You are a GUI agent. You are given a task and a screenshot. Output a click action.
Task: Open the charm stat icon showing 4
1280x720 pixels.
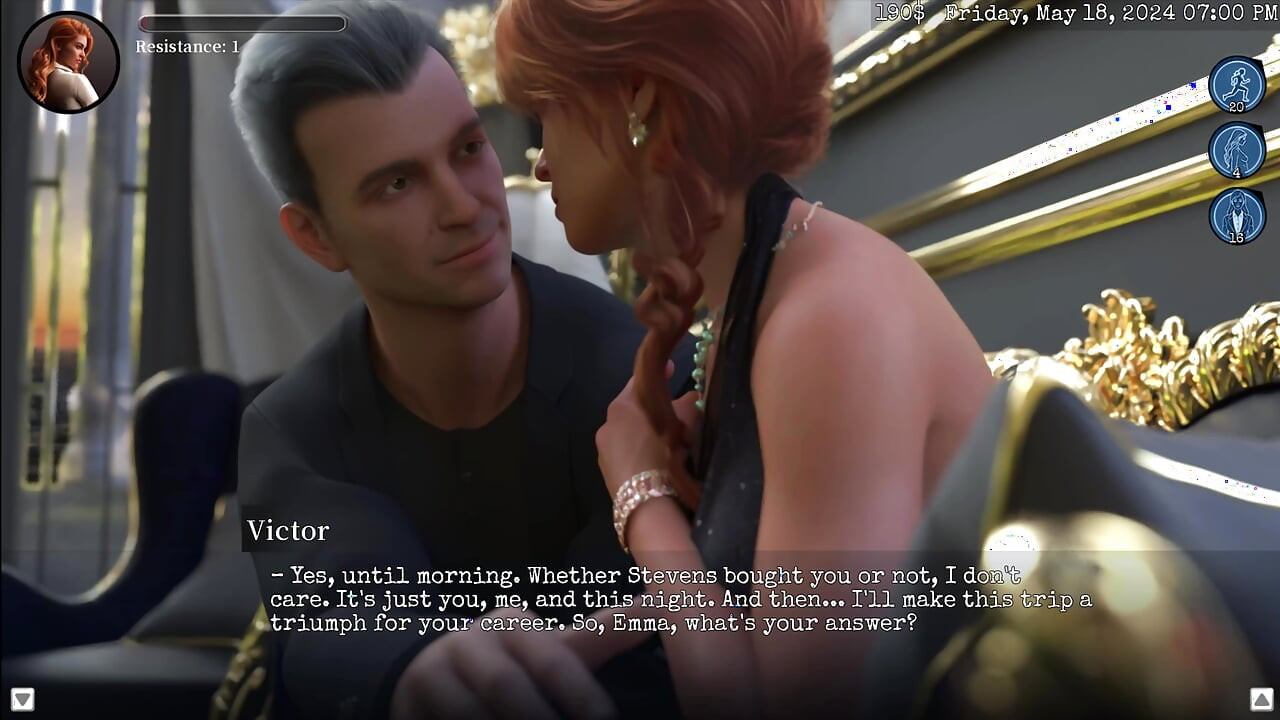pos(1237,150)
